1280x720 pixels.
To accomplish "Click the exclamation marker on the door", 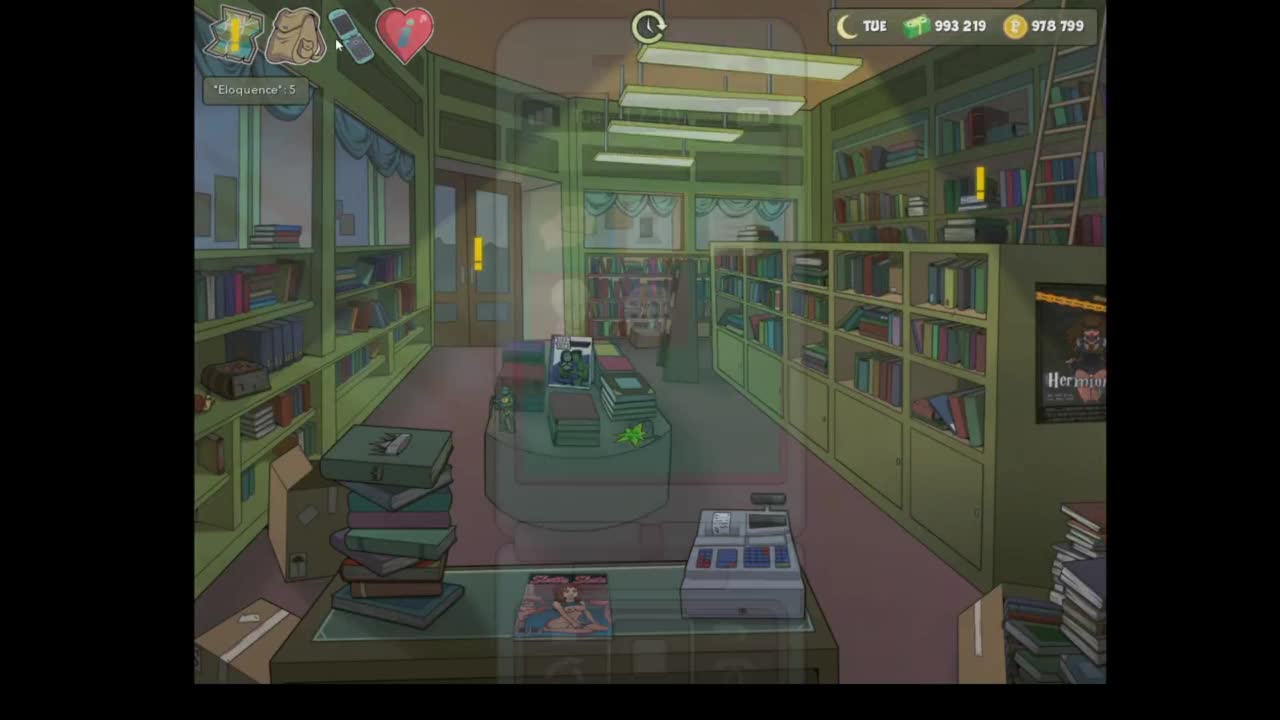I will [478, 253].
